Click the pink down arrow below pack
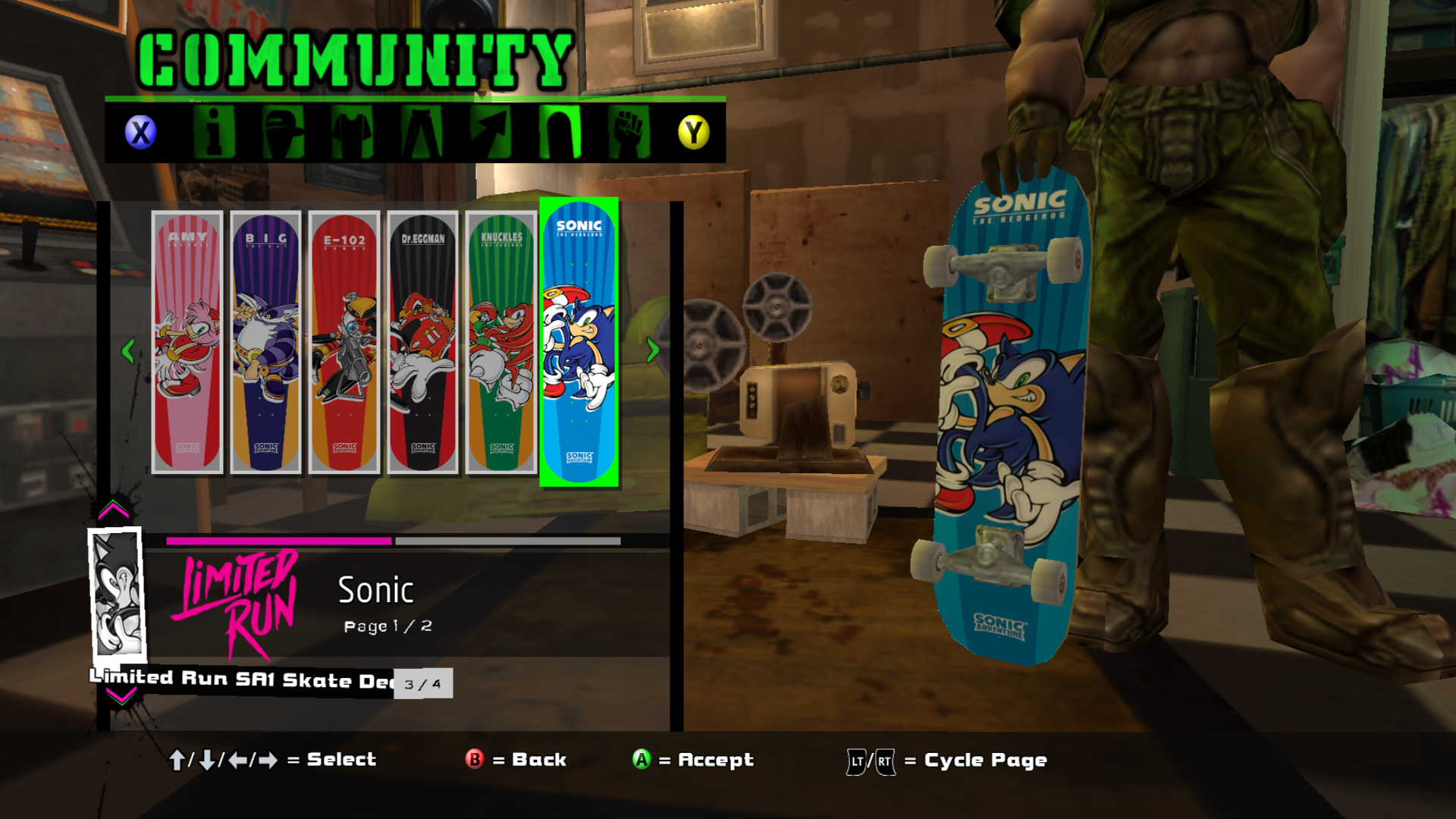The width and height of the screenshot is (1456, 819). (121, 695)
